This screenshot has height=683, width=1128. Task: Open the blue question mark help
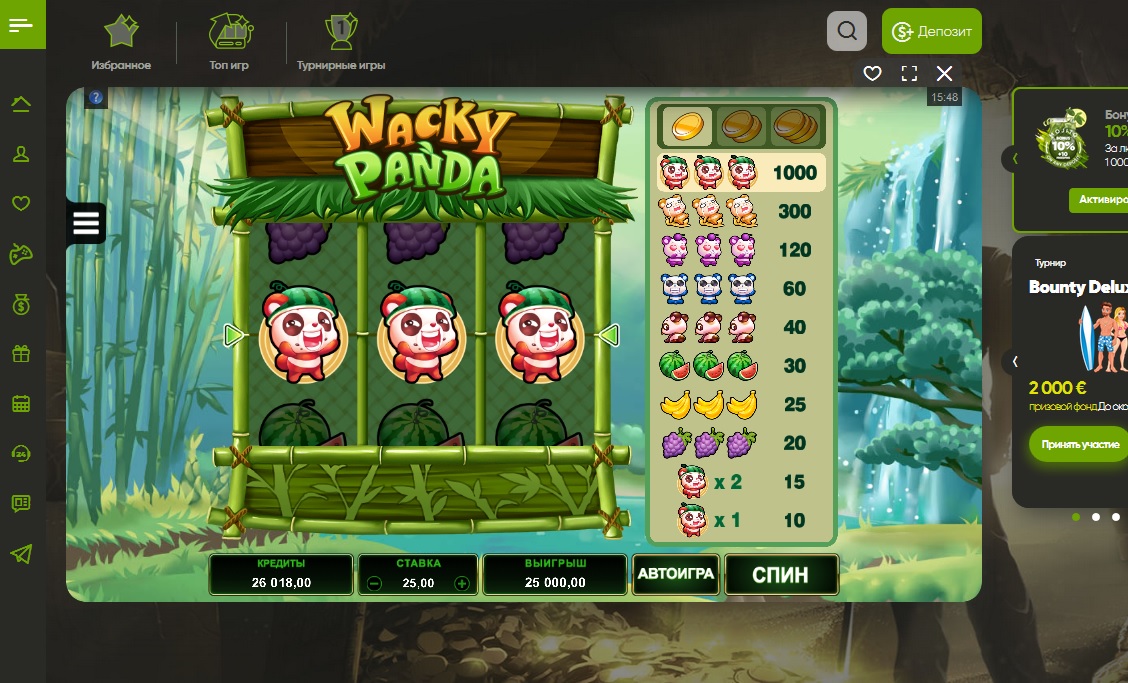click(96, 98)
